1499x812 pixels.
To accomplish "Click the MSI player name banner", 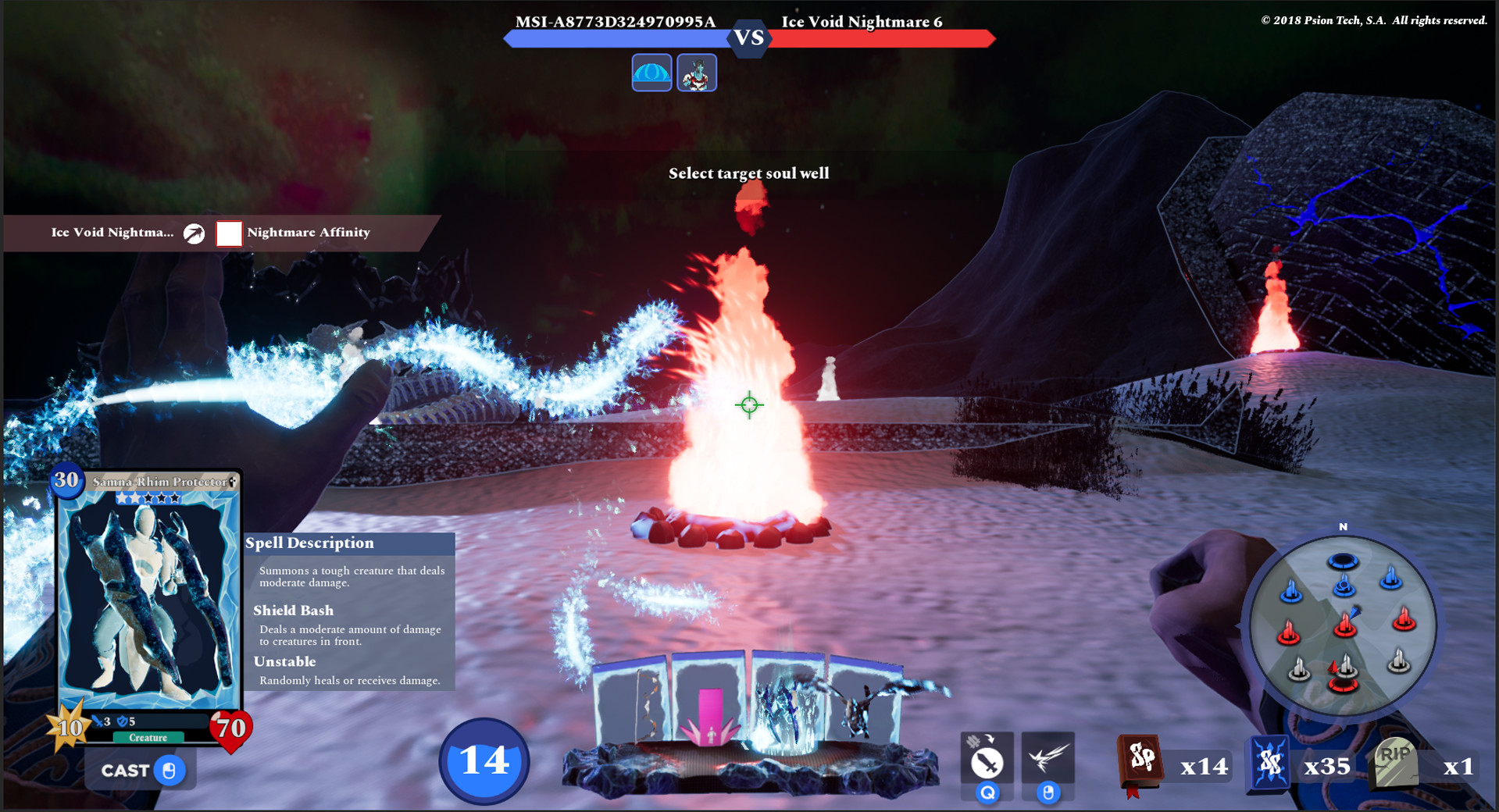I will (614, 22).
